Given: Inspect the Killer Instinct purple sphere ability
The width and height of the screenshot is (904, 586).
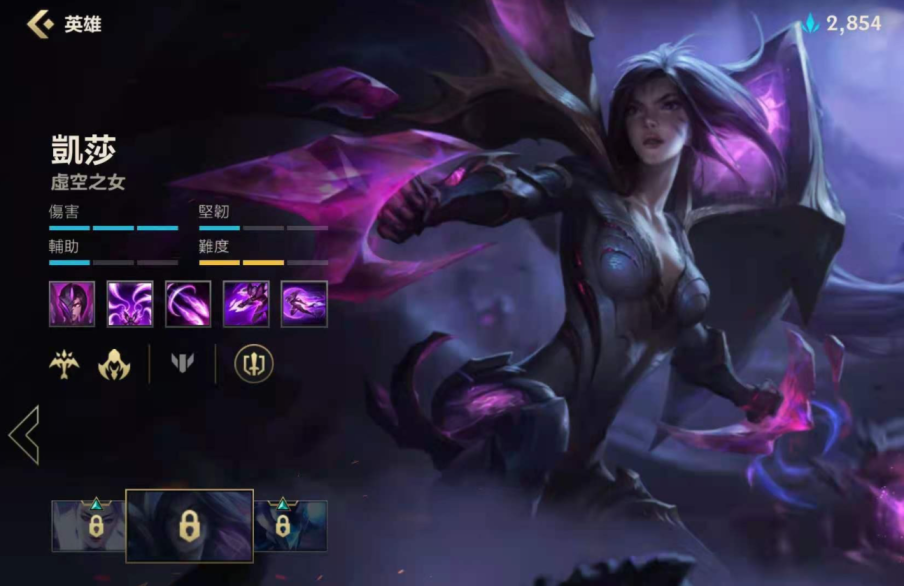Looking at the screenshot, I should pyautogui.click(x=304, y=303).
